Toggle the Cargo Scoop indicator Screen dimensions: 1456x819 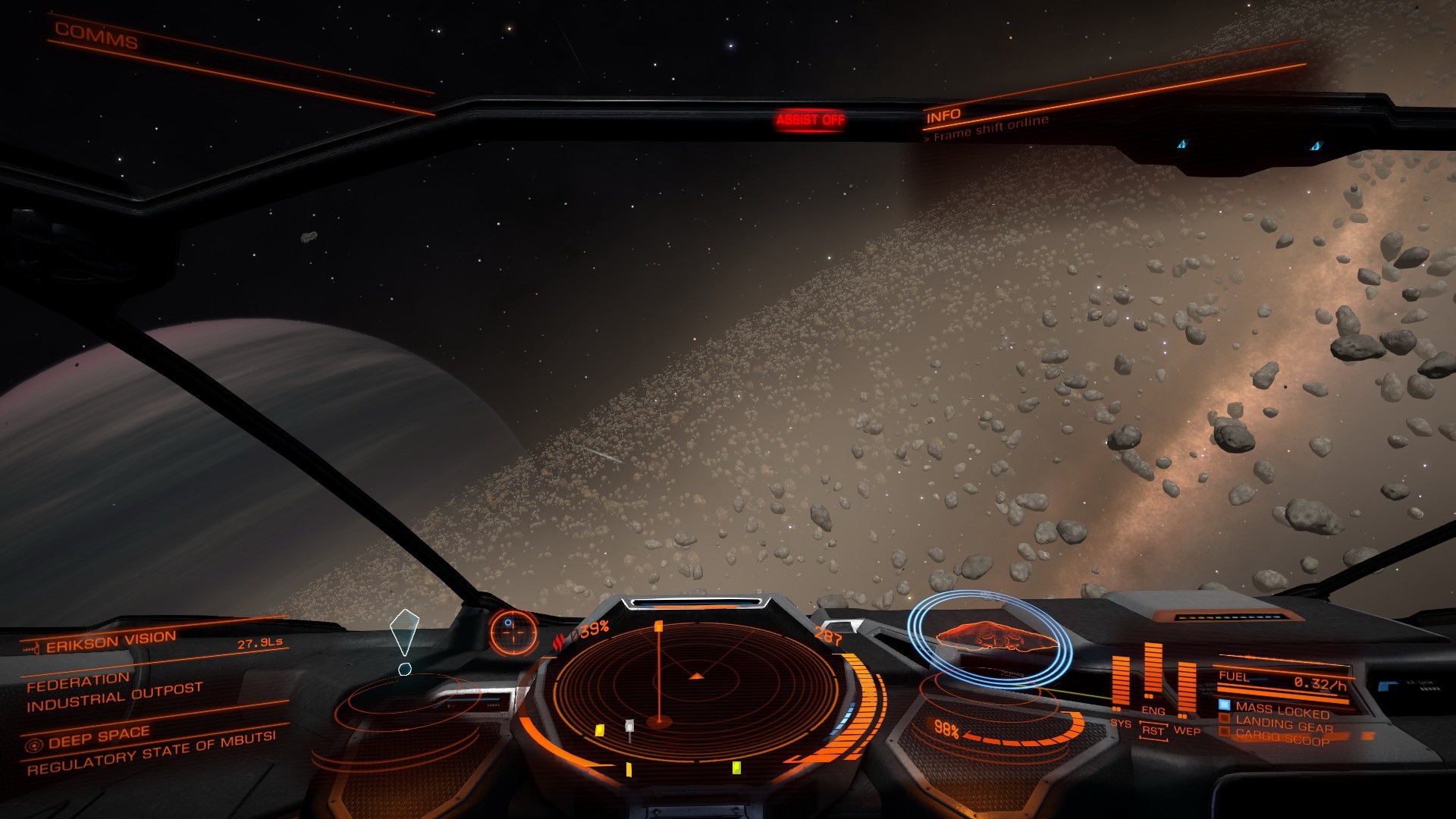pos(1282,736)
